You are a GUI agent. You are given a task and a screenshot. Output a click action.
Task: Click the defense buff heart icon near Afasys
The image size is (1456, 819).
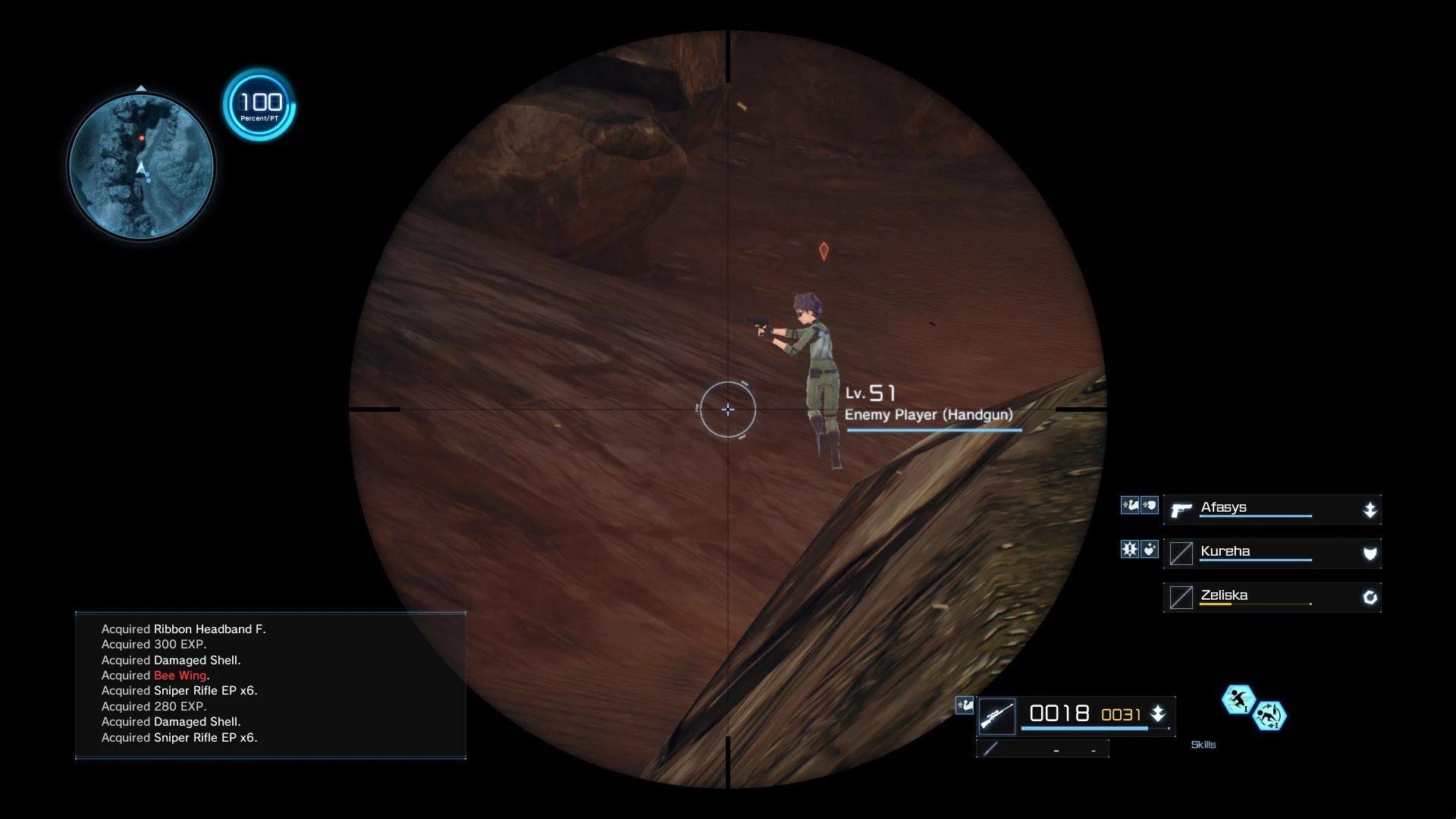(x=1149, y=505)
